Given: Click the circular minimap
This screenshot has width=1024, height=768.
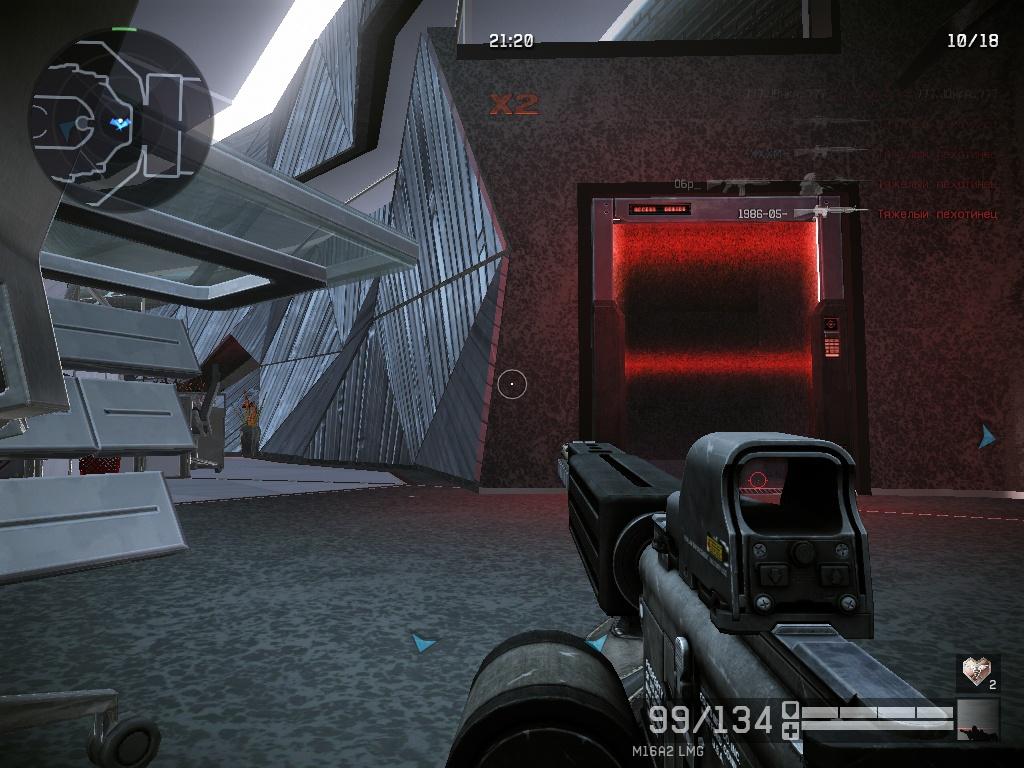Looking at the screenshot, I should (x=121, y=119).
